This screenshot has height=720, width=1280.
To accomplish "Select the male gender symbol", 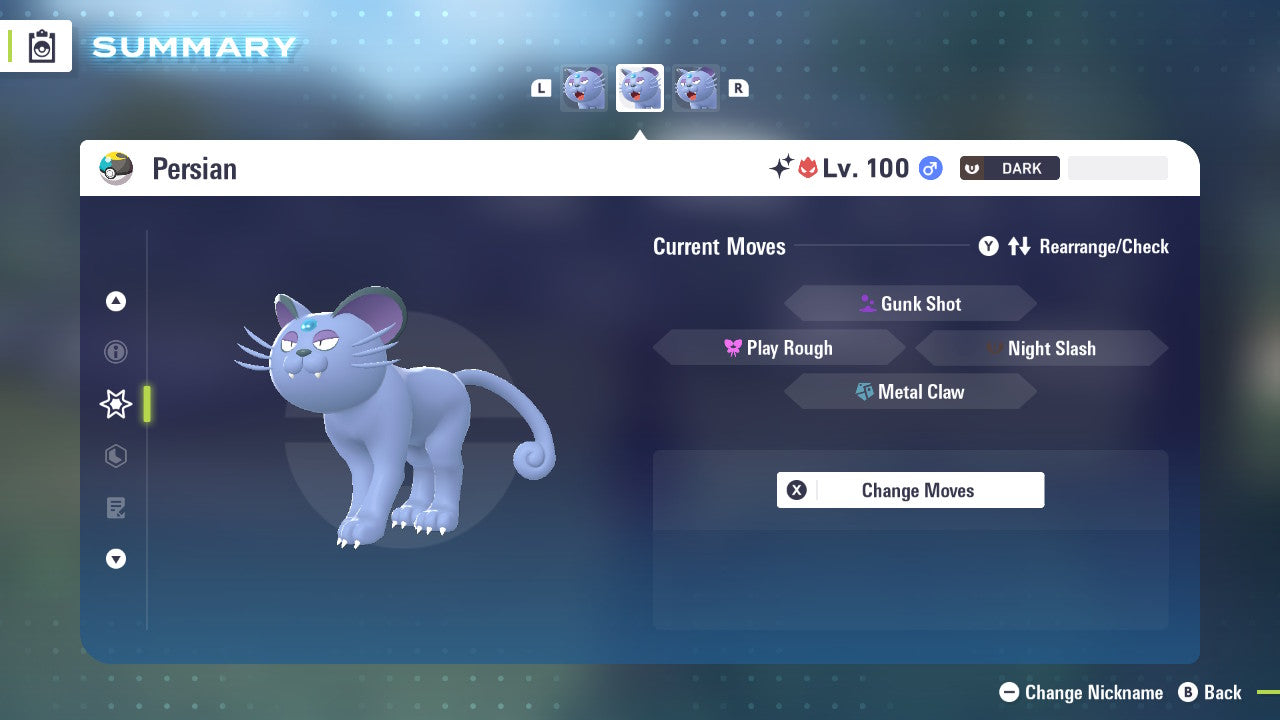I will 929,168.
